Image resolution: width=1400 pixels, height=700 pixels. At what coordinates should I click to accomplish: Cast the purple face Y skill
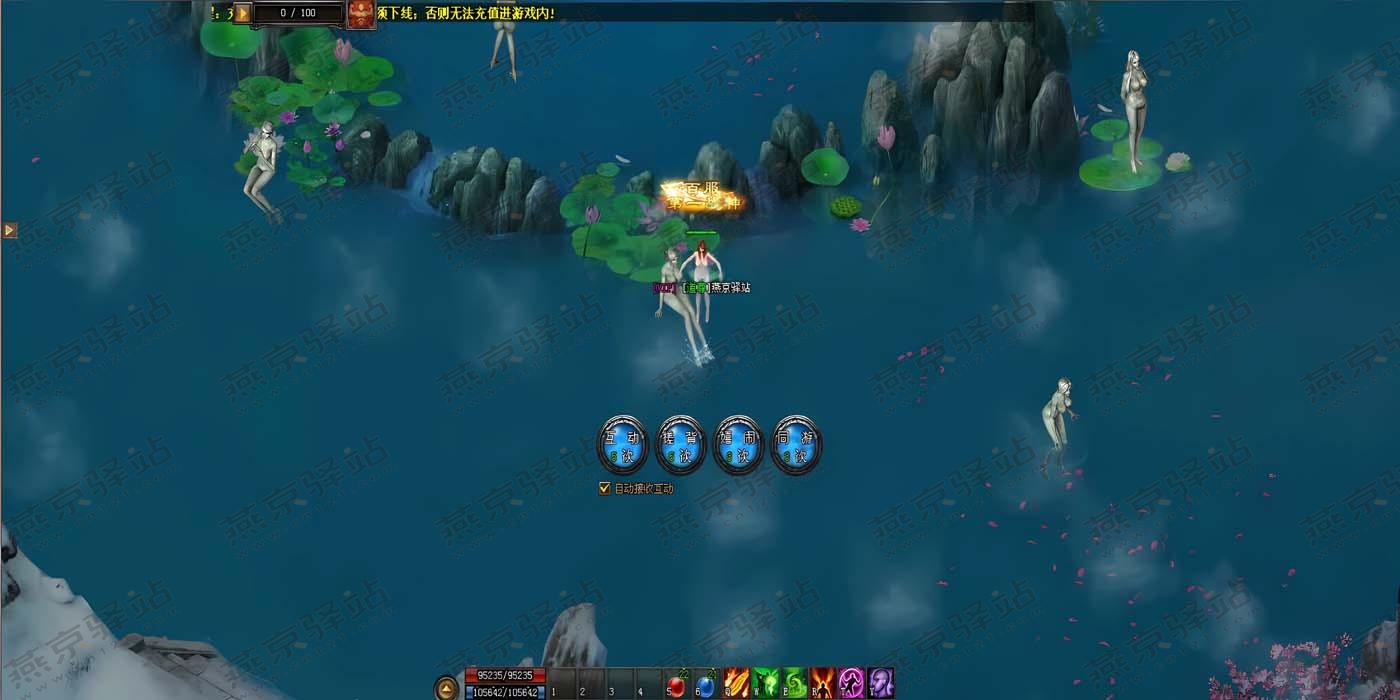(880, 684)
